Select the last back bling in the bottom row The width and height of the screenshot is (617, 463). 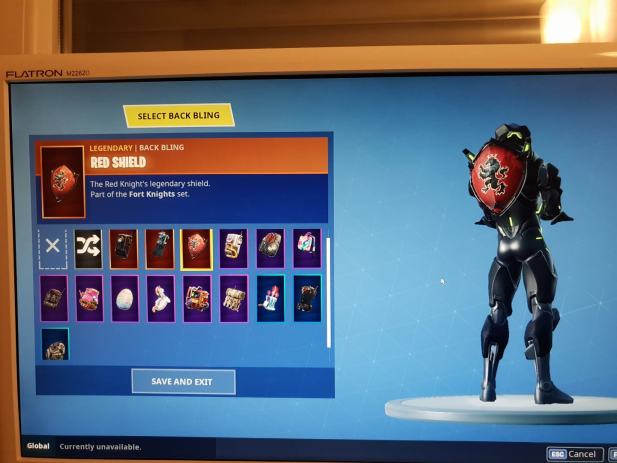(54, 345)
